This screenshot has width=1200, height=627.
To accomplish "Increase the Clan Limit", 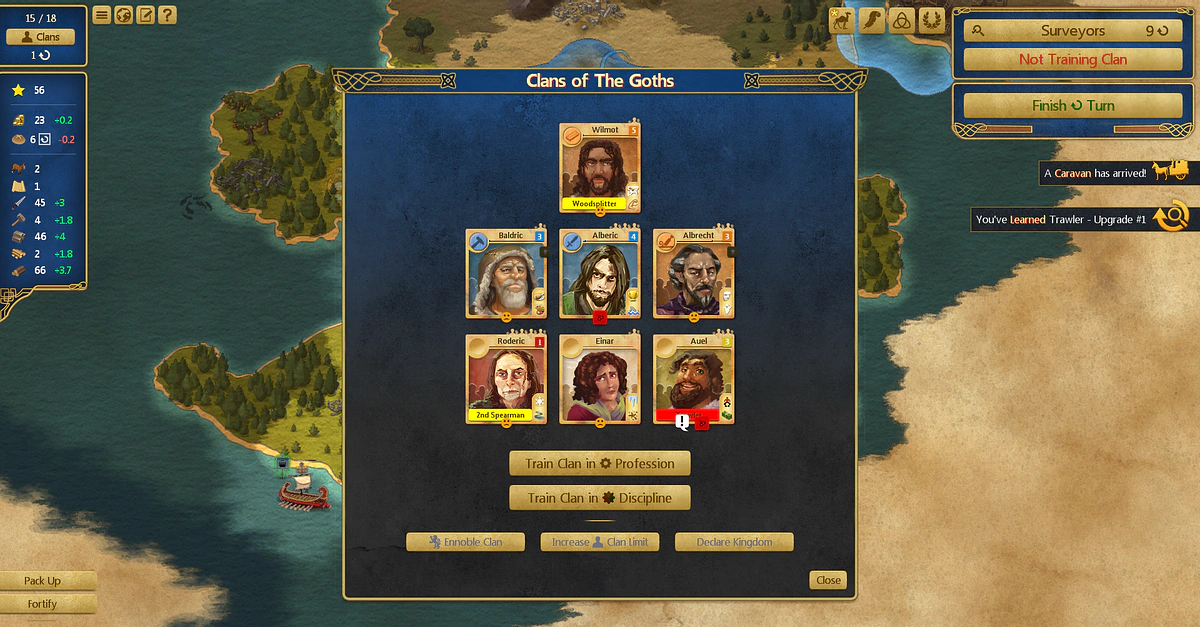I will (x=599, y=542).
